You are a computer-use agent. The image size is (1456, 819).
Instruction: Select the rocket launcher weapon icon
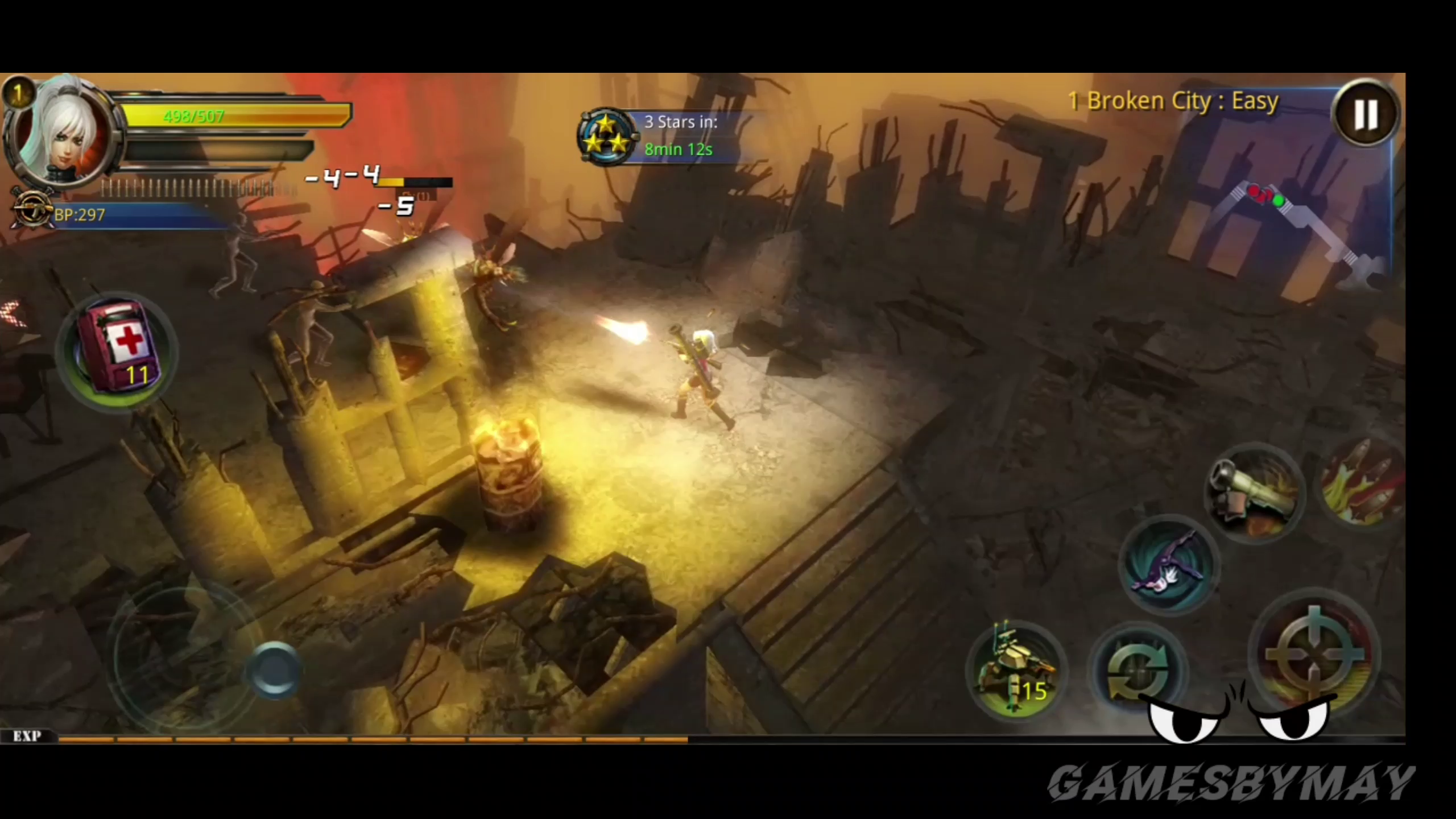point(1255,493)
